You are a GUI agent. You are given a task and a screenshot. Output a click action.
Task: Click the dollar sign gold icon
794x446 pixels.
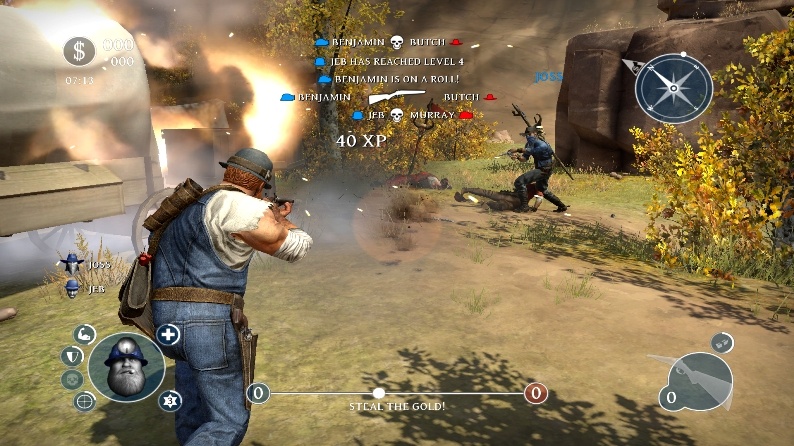[x=79, y=51]
